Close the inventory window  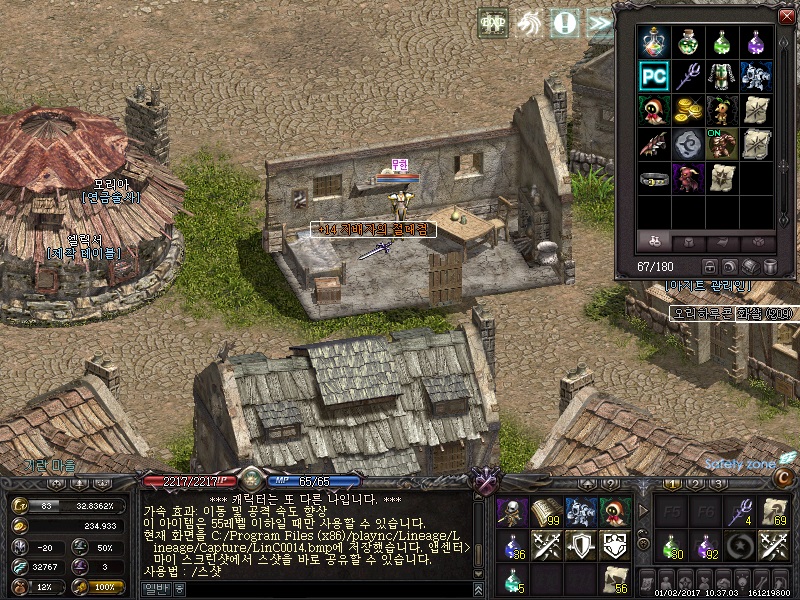[786, 16]
